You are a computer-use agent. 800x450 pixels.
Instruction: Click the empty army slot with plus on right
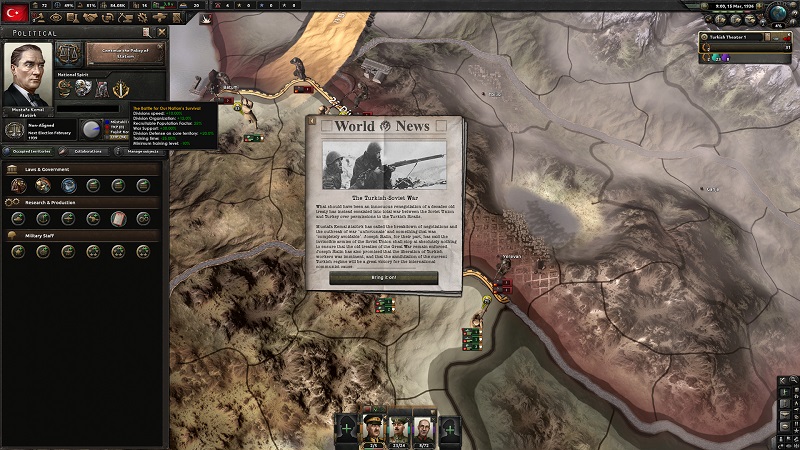(x=450, y=428)
